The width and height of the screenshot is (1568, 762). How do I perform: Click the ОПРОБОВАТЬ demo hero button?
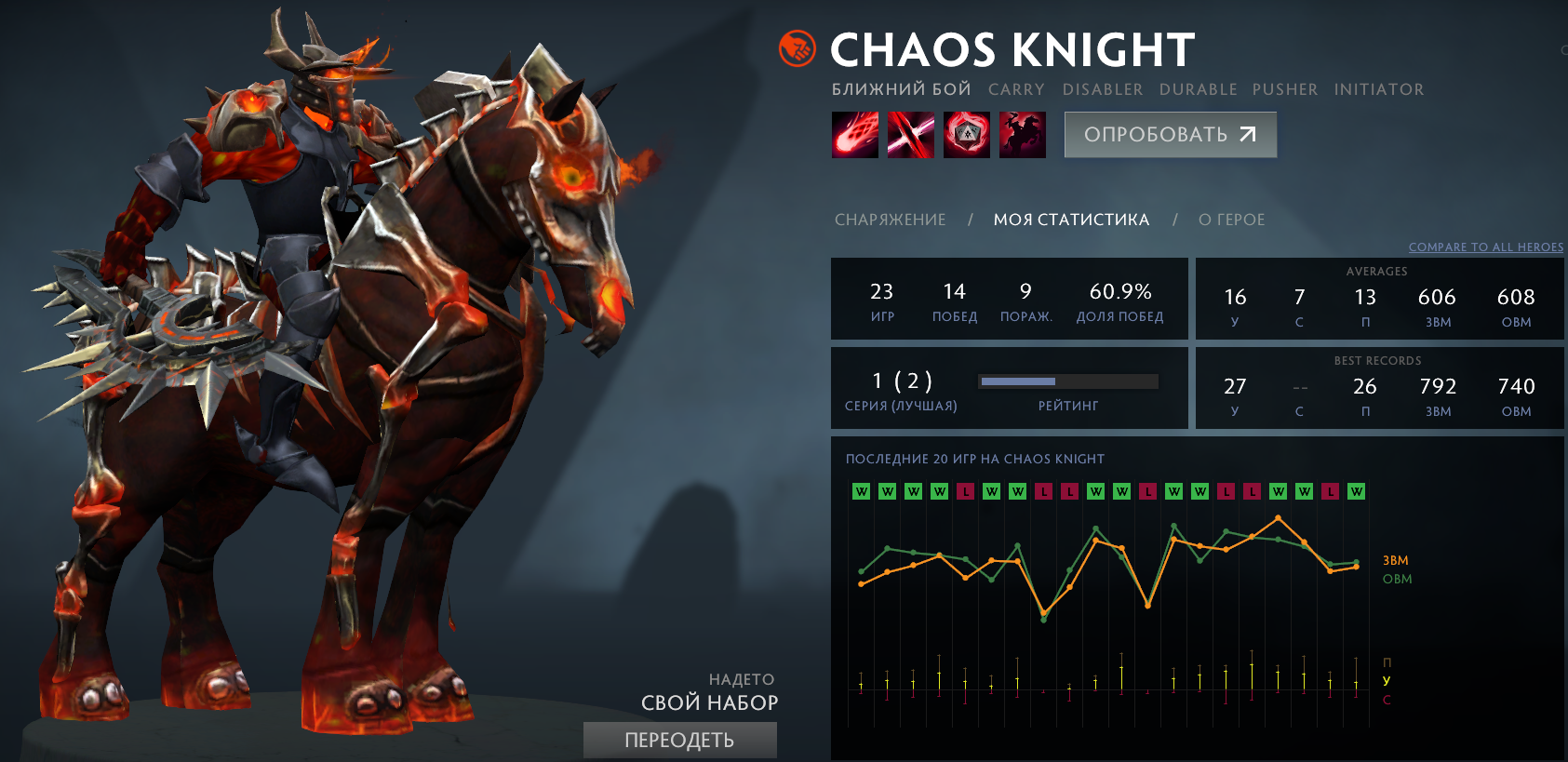point(1170,135)
